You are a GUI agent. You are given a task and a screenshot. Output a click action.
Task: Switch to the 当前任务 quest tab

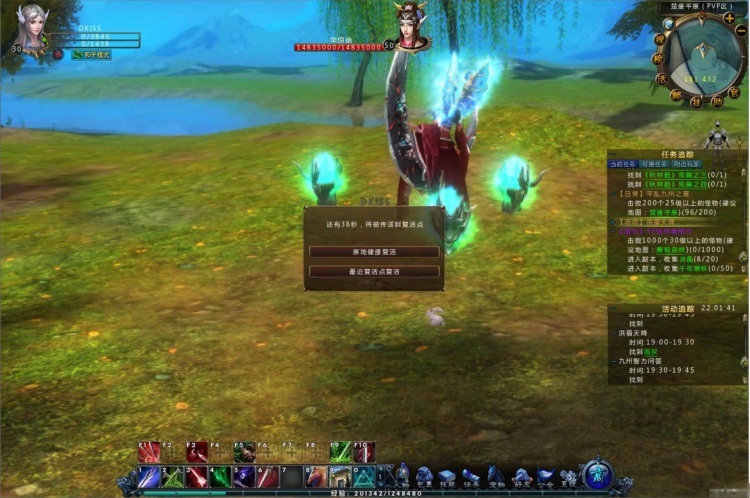[622, 163]
